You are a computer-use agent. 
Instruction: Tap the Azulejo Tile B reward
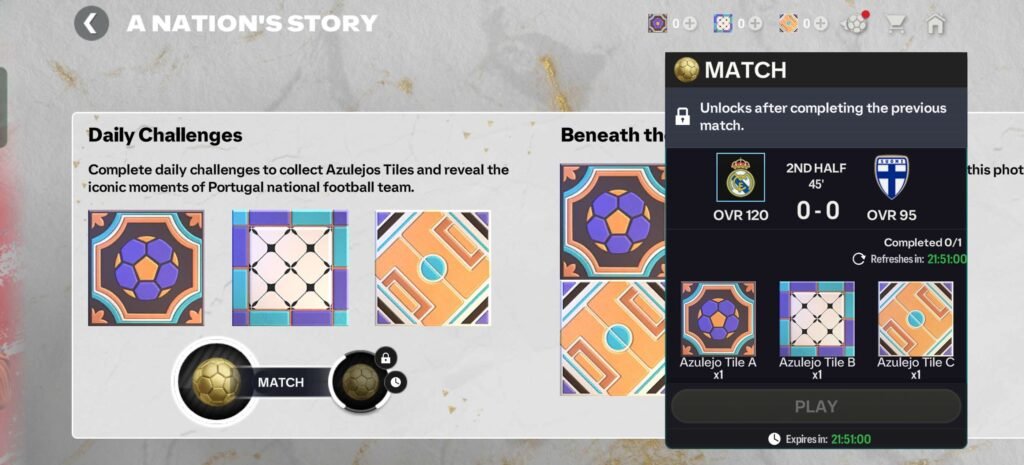coord(816,319)
